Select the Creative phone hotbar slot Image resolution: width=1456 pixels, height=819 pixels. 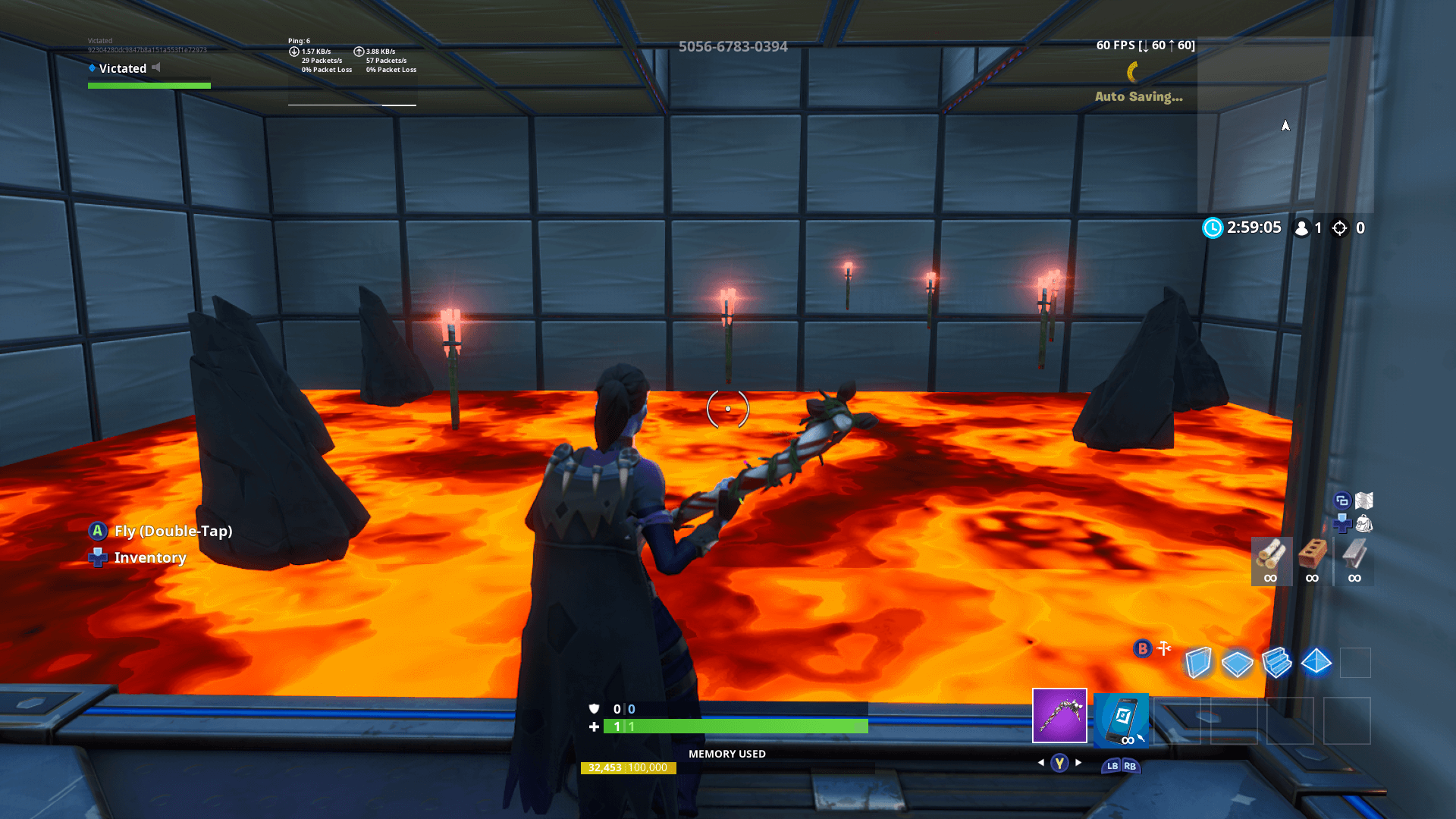1121,720
